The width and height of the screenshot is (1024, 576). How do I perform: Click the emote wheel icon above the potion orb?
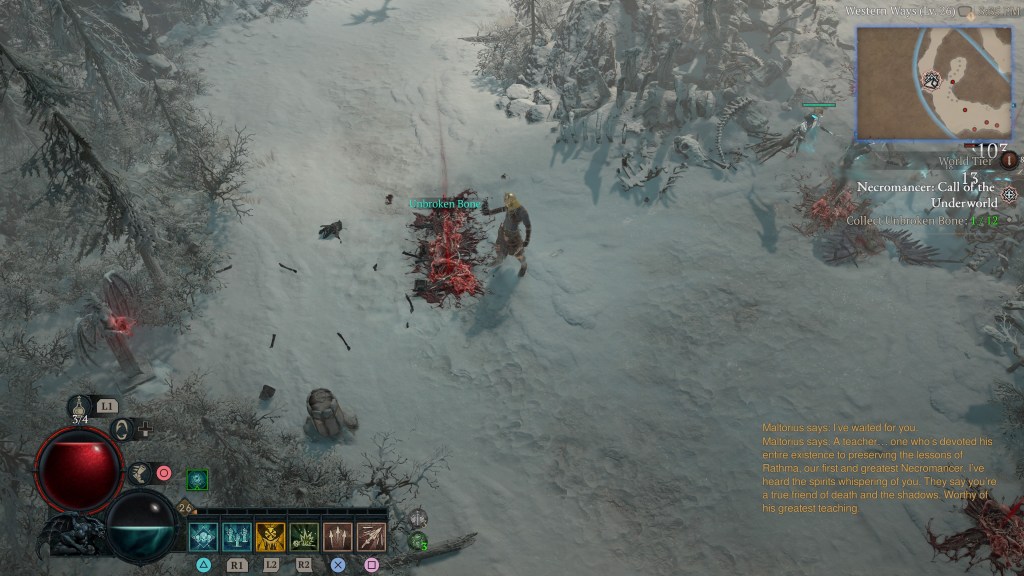123,430
